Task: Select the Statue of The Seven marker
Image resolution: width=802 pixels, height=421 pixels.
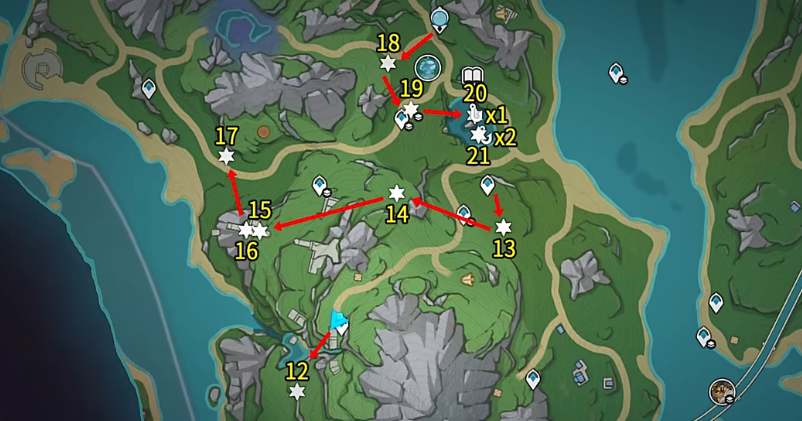Action: 439,19
